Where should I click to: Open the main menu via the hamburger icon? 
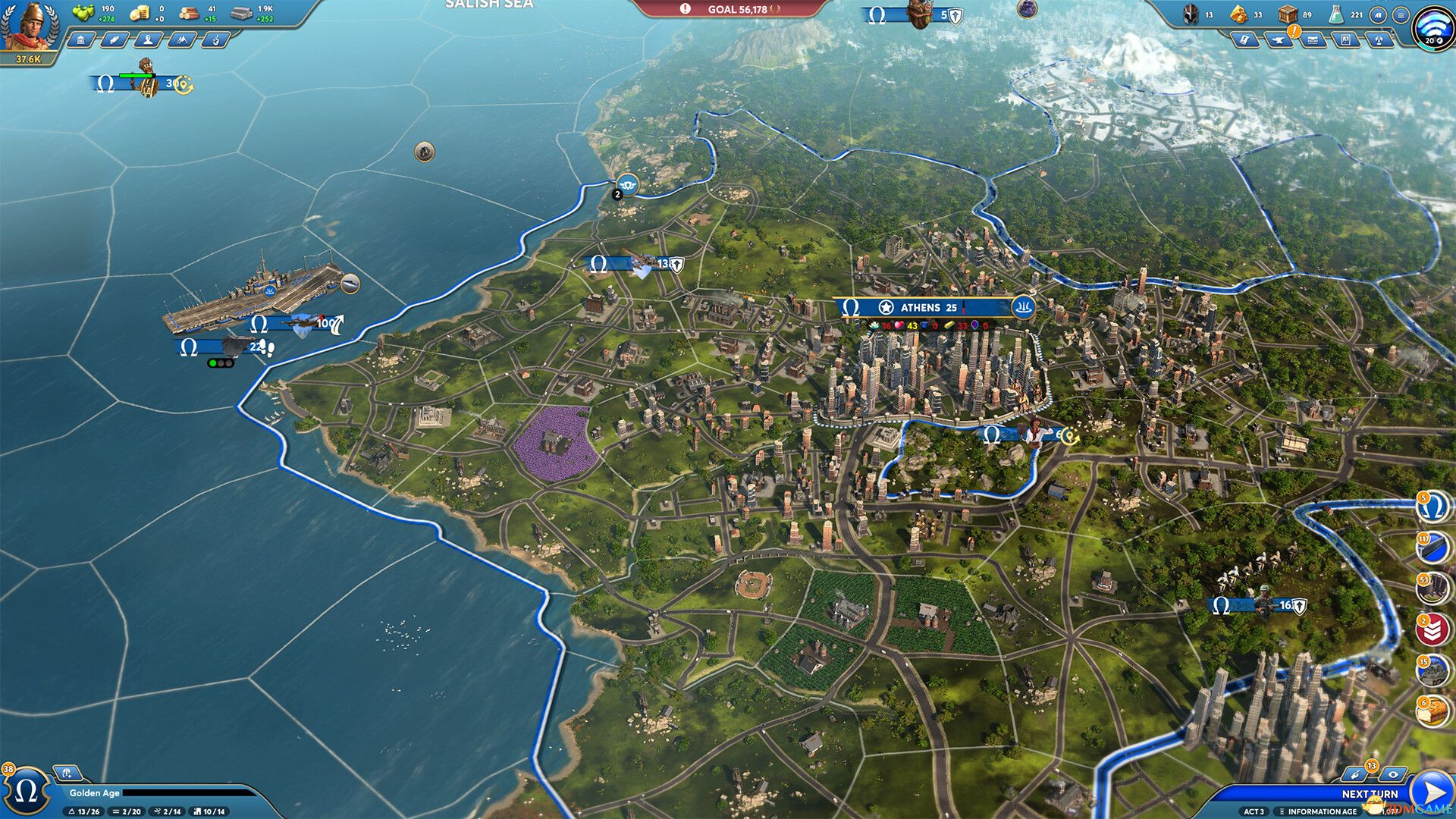coord(1401,14)
